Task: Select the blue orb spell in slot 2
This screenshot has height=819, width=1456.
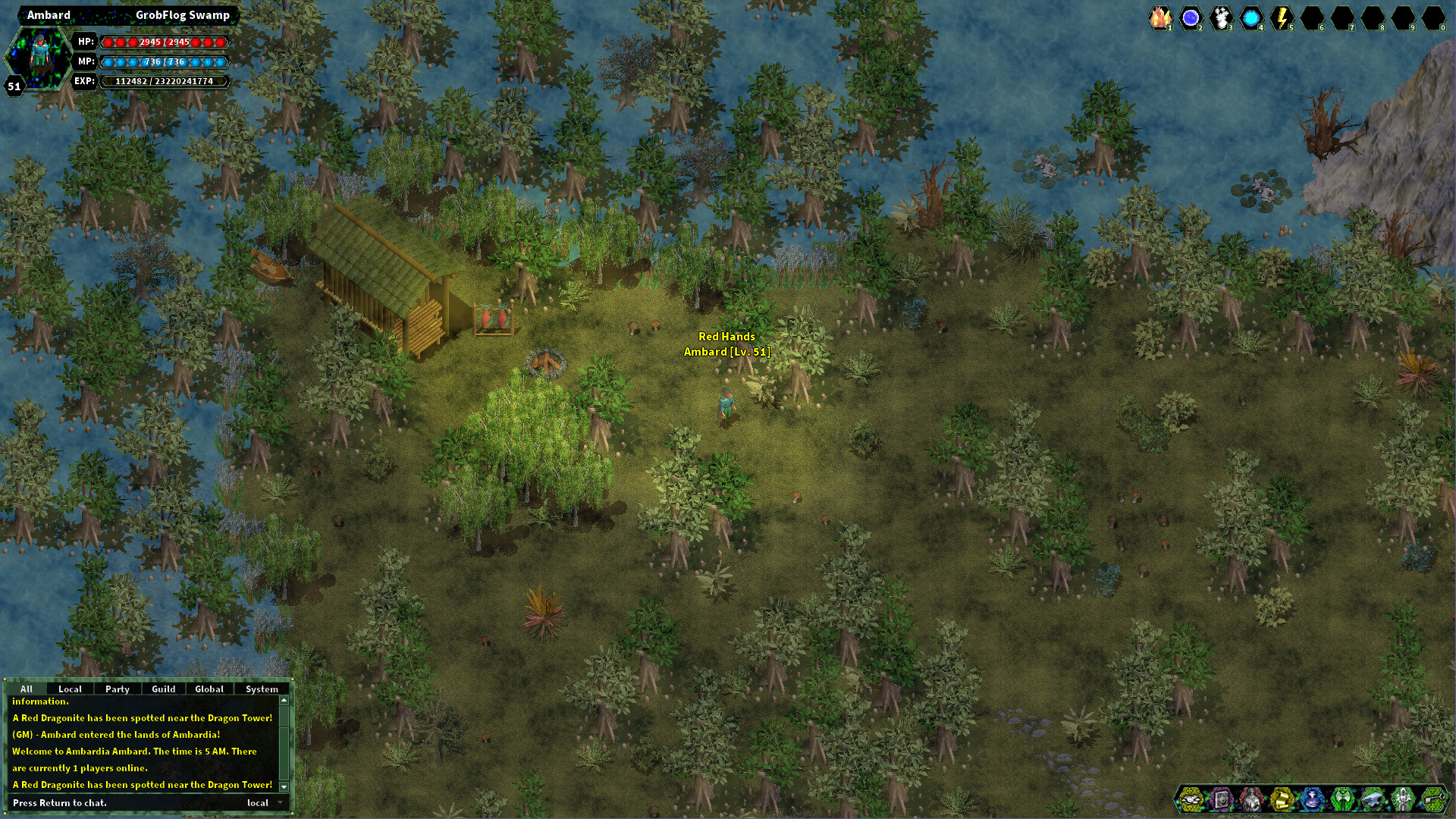Action: tap(1190, 17)
